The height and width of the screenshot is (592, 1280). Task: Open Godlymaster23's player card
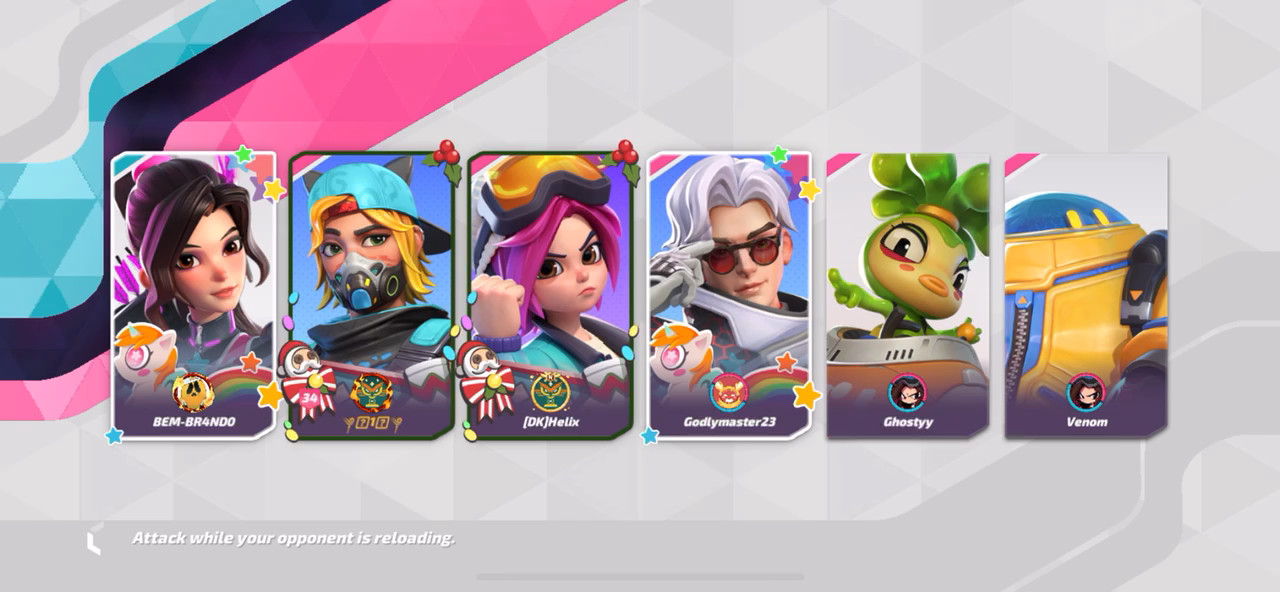pos(729,295)
